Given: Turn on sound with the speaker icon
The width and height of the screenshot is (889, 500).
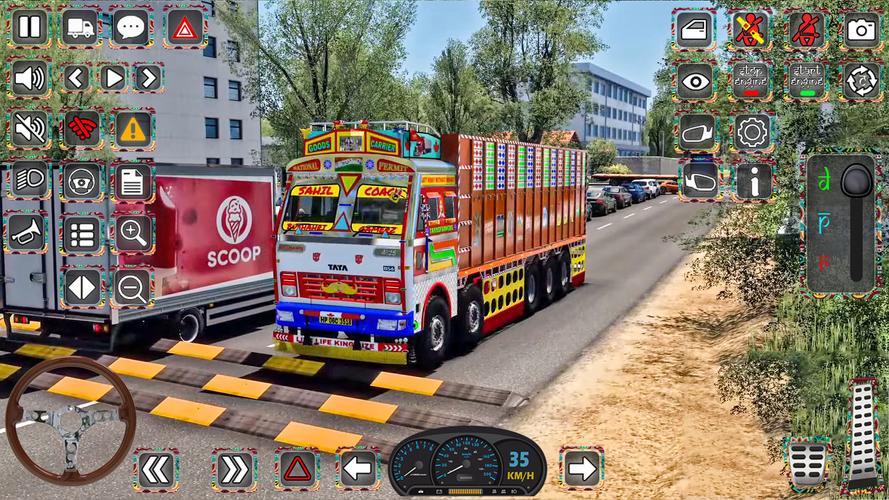Looking at the screenshot, I should click(29, 78).
